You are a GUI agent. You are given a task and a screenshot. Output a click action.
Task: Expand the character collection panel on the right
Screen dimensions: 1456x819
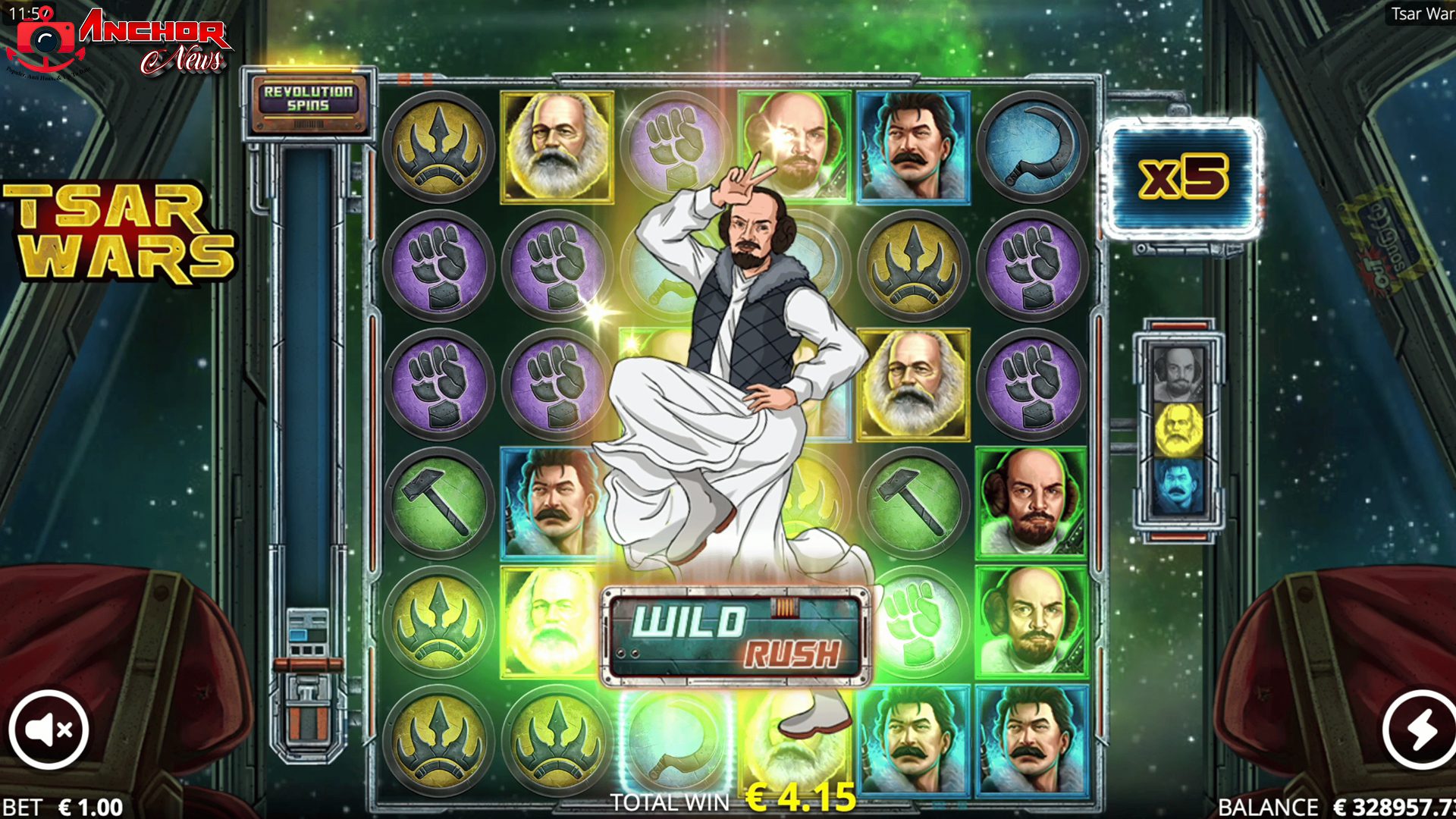point(1178,432)
